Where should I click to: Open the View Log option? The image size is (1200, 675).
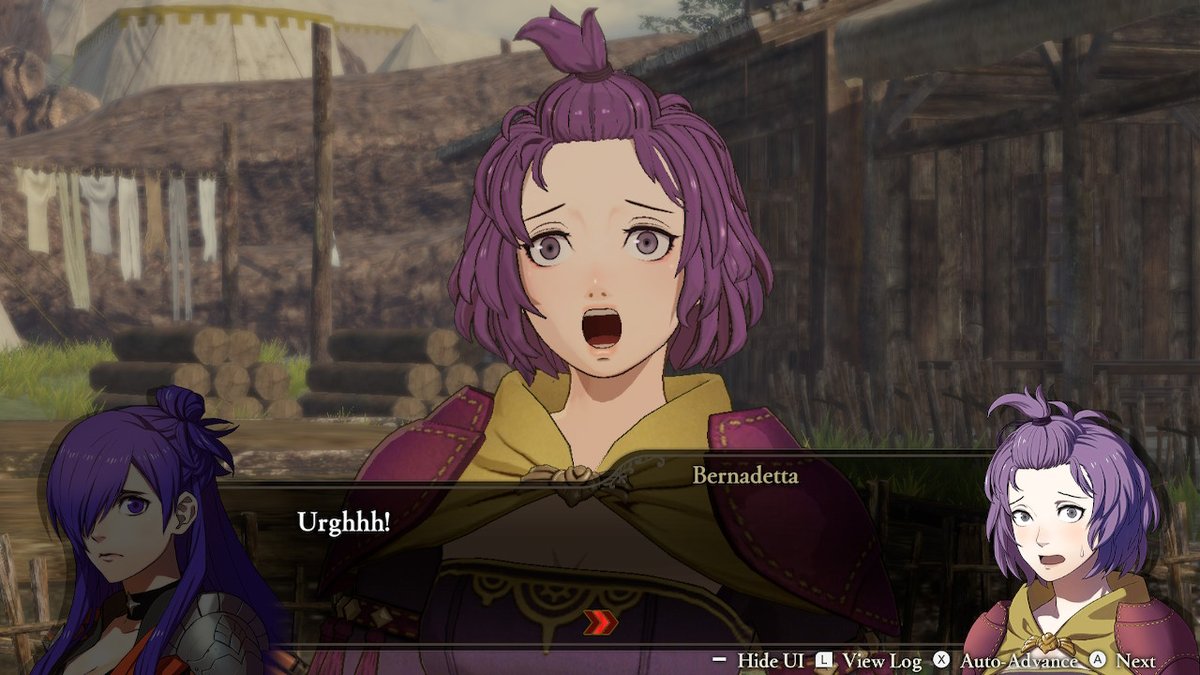(868, 660)
